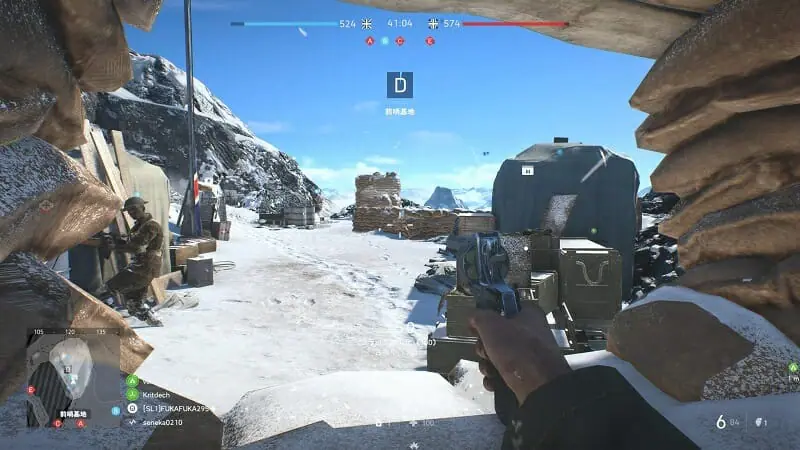Click the British team flag icon
The height and width of the screenshot is (450, 800).
(x=368, y=23)
